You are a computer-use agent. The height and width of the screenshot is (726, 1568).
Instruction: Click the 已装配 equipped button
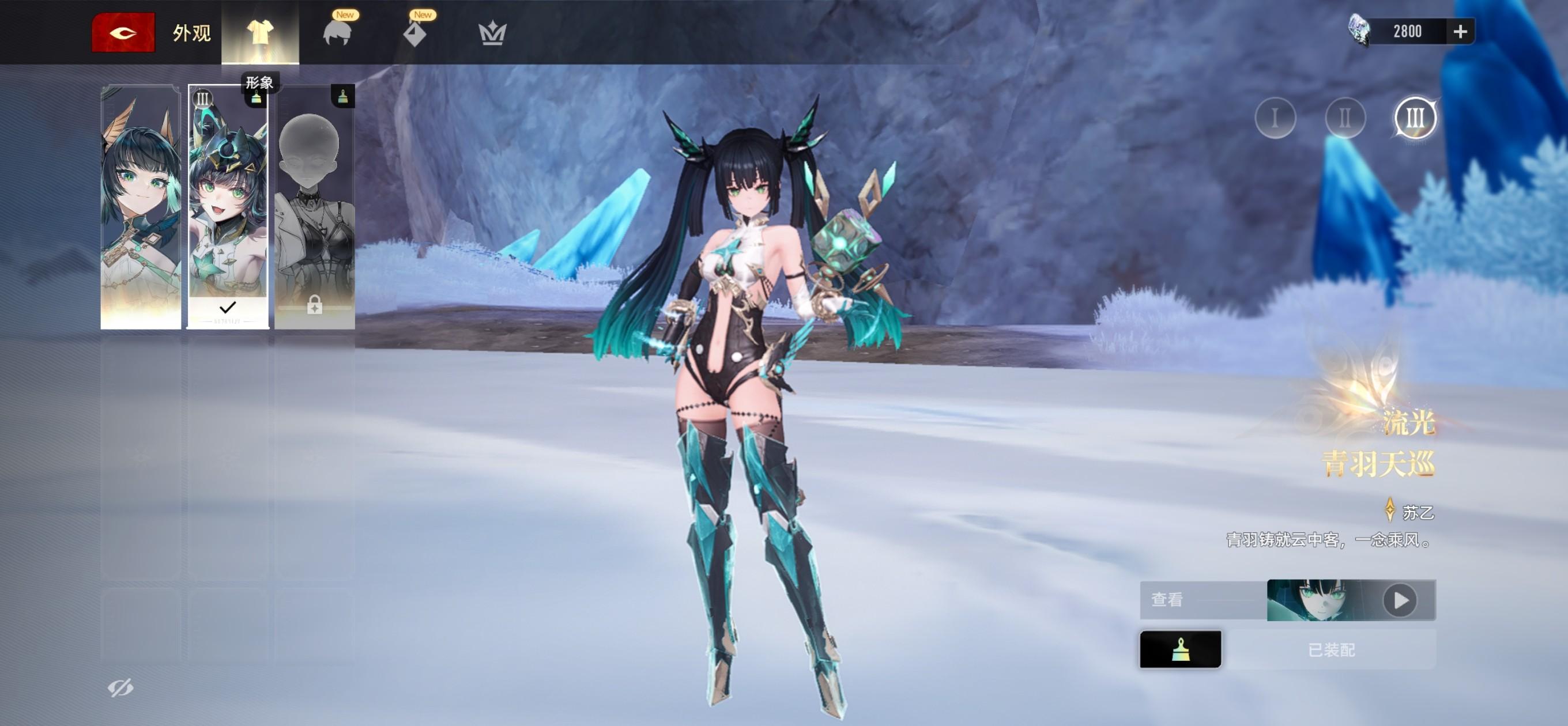point(1330,650)
